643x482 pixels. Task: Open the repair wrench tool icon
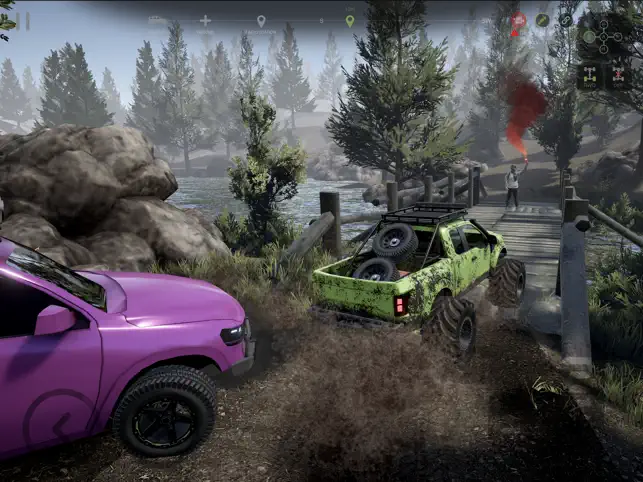click(542, 20)
